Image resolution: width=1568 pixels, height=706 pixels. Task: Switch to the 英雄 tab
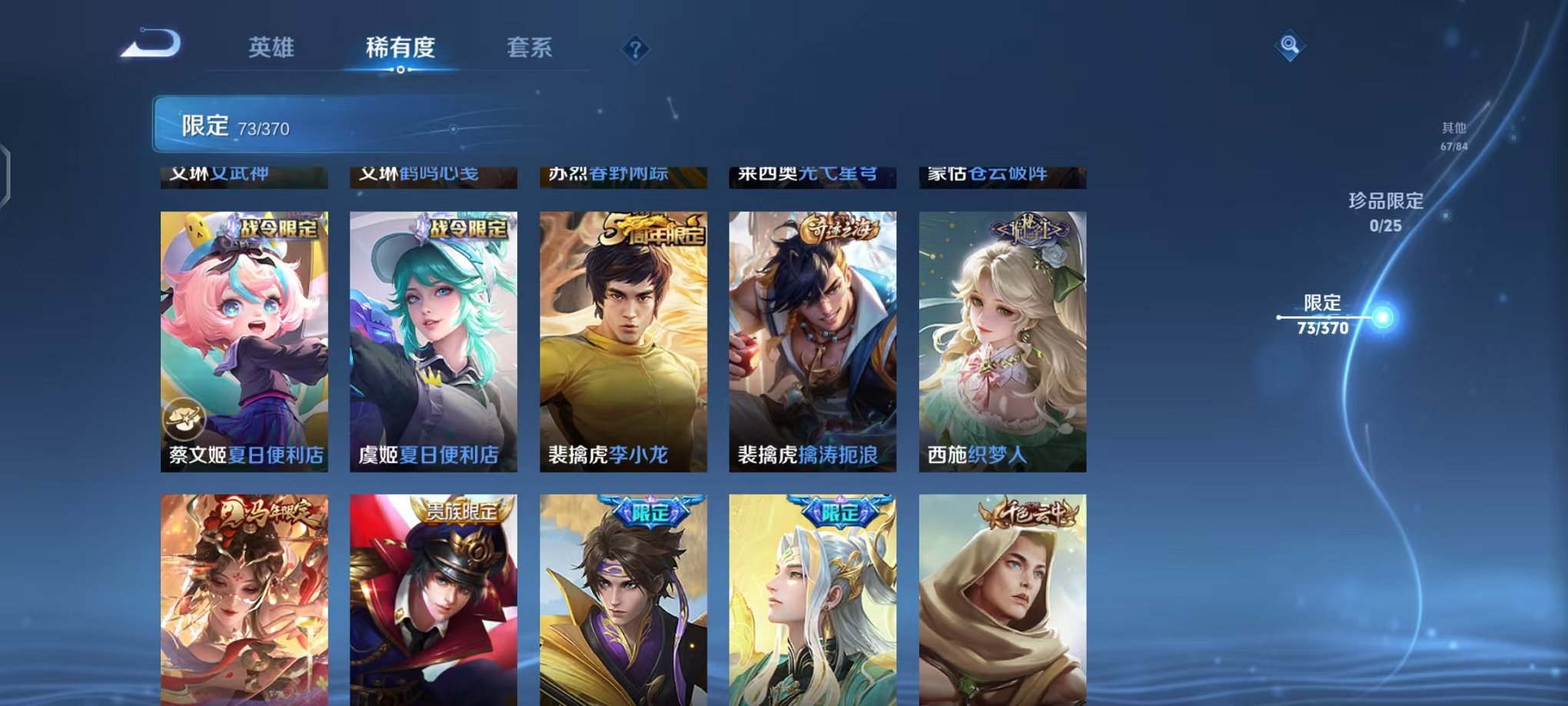point(273,46)
